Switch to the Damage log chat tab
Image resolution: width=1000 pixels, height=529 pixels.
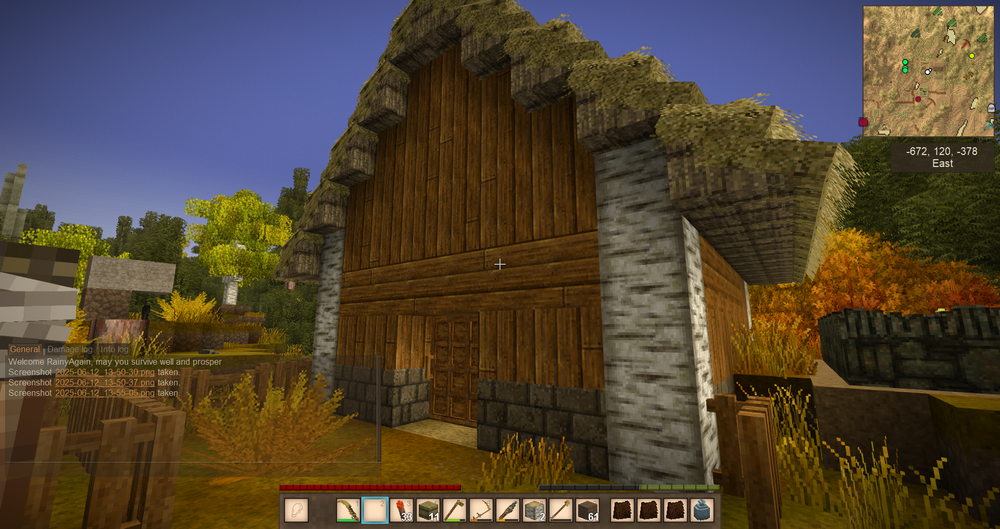click(69, 349)
